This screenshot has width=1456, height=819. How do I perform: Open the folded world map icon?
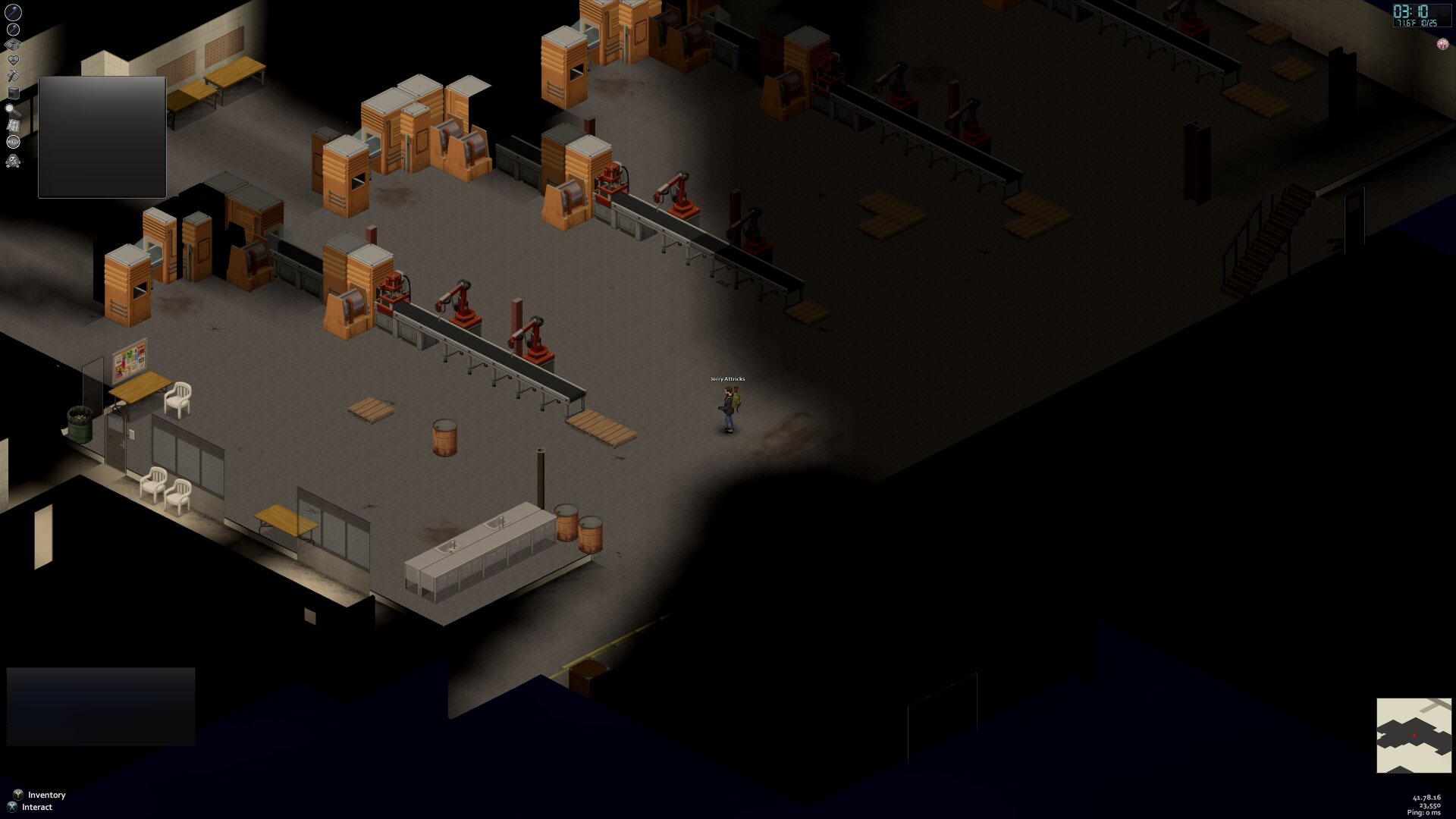tap(13, 125)
